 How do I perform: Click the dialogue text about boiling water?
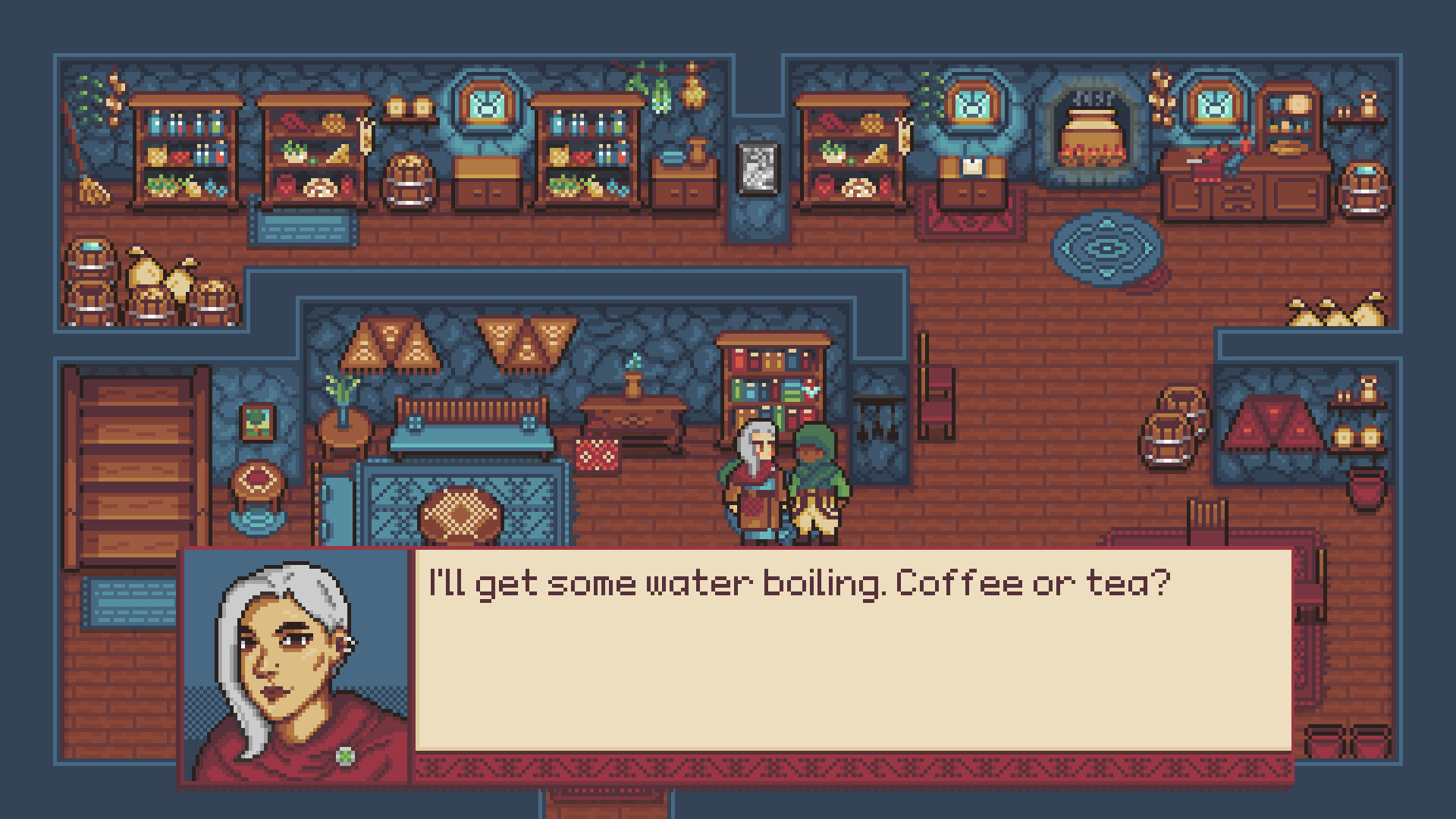point(796,582)
